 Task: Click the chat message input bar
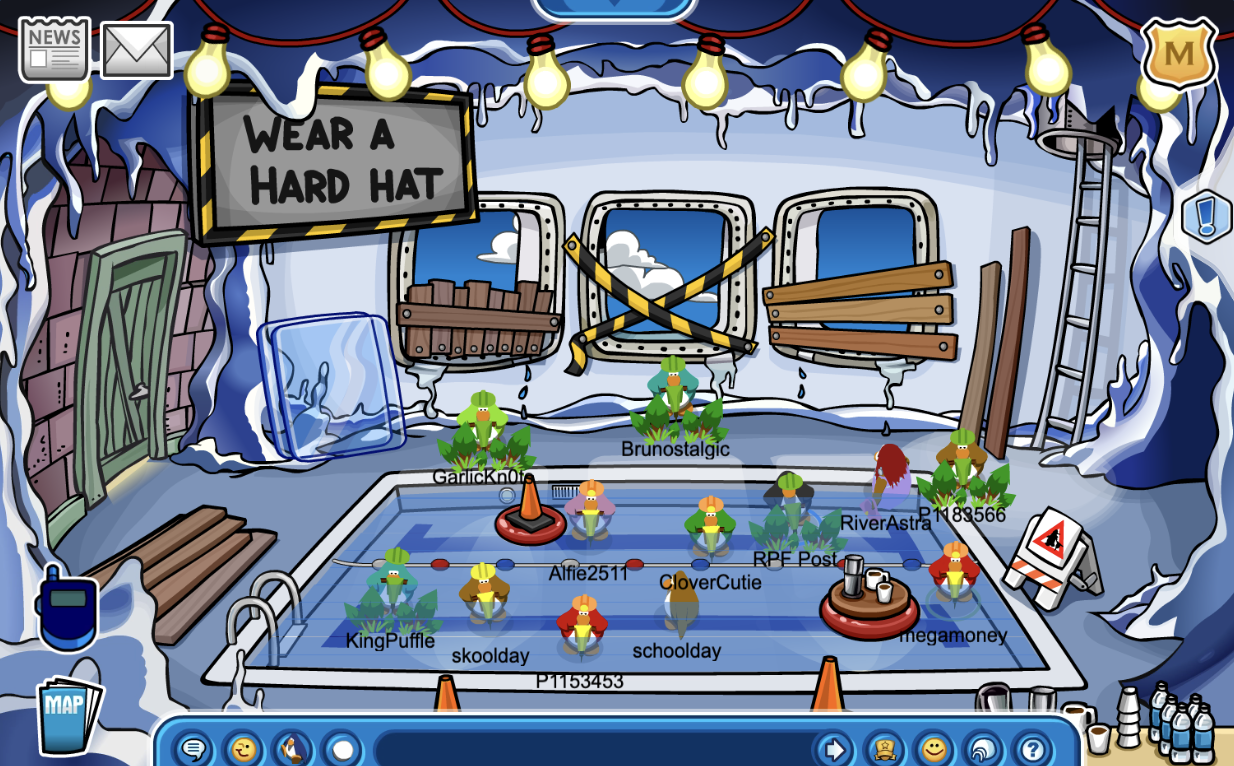click(x=590, y=748)
